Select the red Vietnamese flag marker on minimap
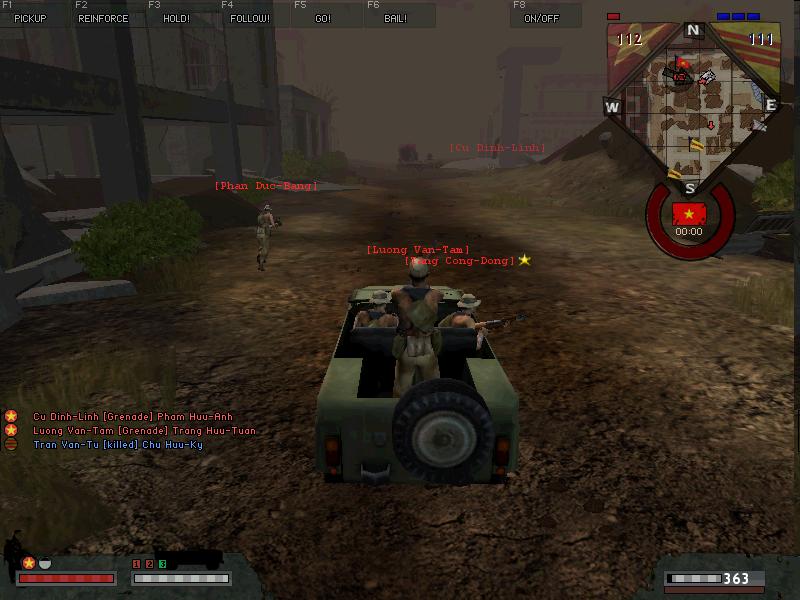Screen dimensions: 800x600 [682, 65]
